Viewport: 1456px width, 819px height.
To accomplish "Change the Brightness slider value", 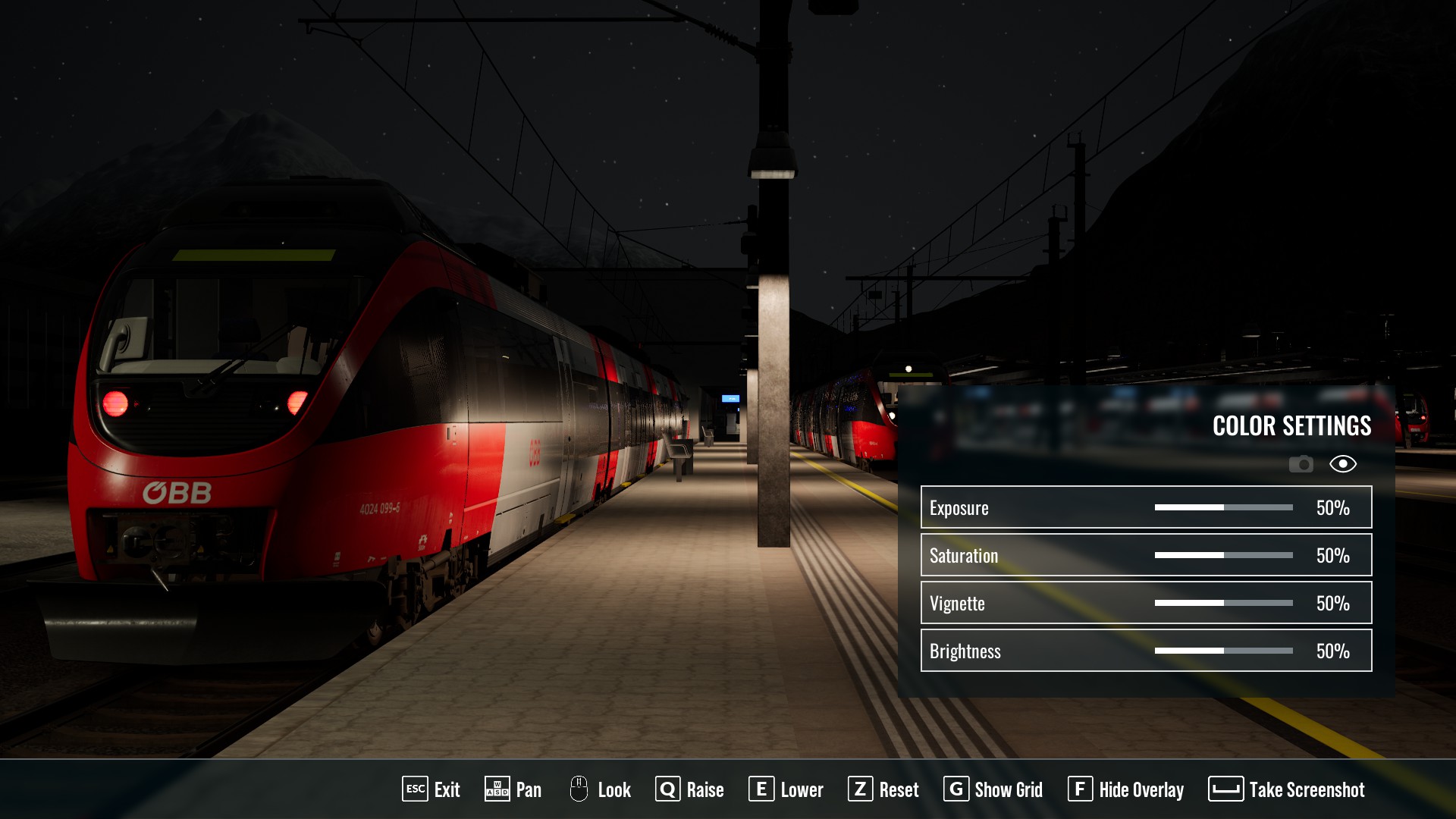I will tap(1223, 651).
